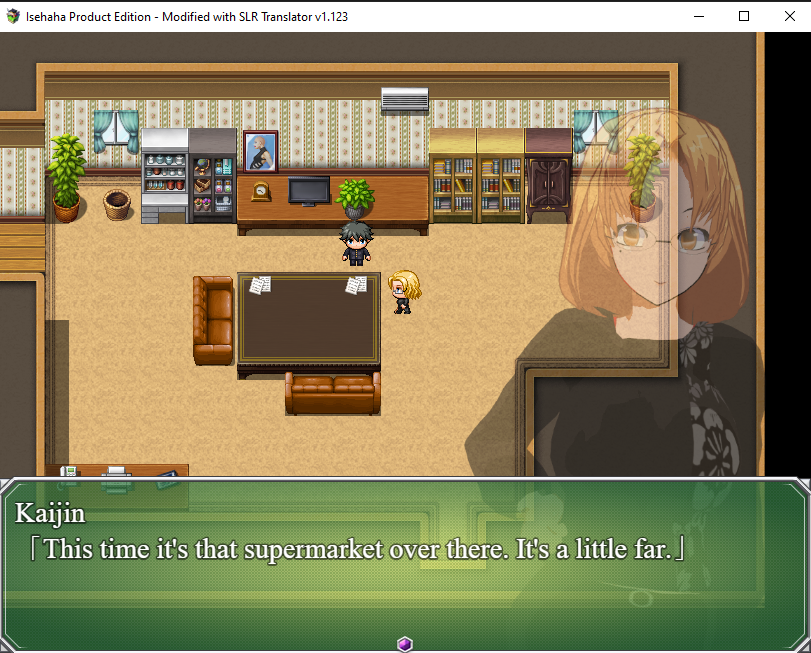811x653 pixels.
Task: Advance the dialogue via the purple gem
Action: [x=405, y=643]
